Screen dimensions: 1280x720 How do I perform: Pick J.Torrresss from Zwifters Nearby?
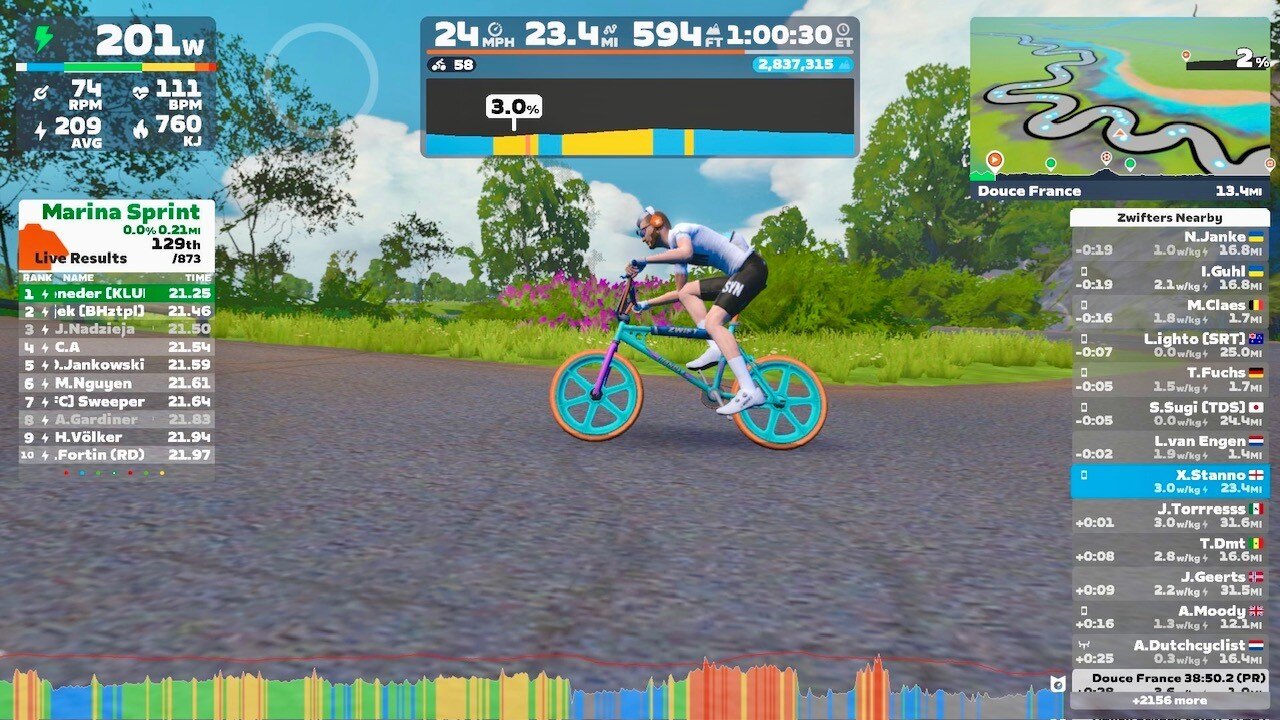point(1169,516)
